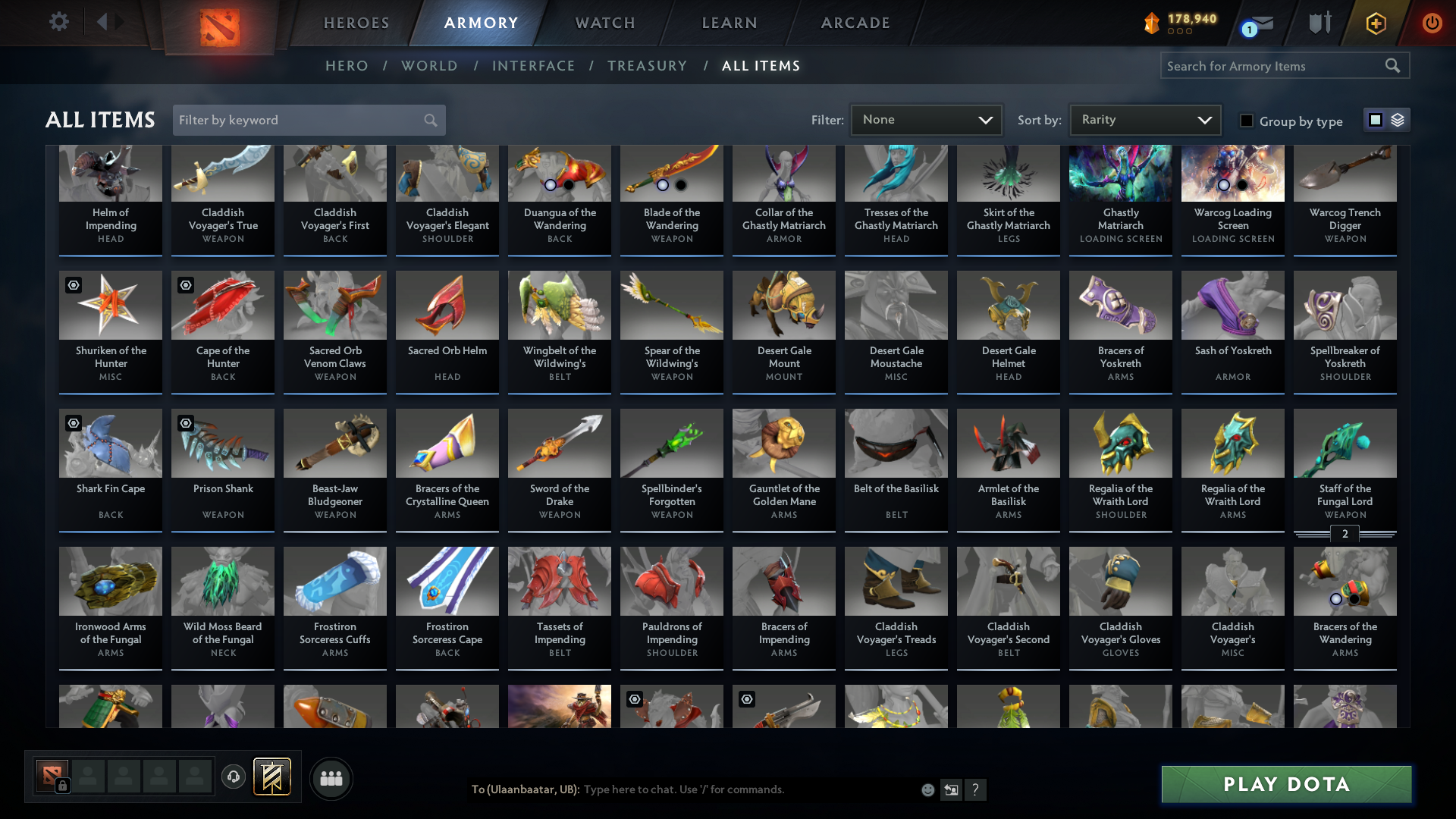Viewport: 1456px width, 819px height.
Task: Open your guild via the banner icon
Action: [x=273, y=777]
